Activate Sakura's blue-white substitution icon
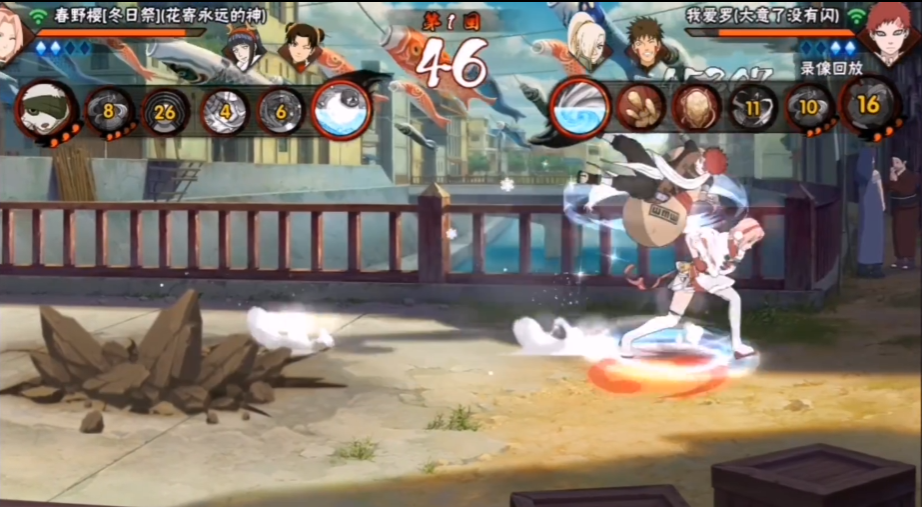 [x=341, y=109]
